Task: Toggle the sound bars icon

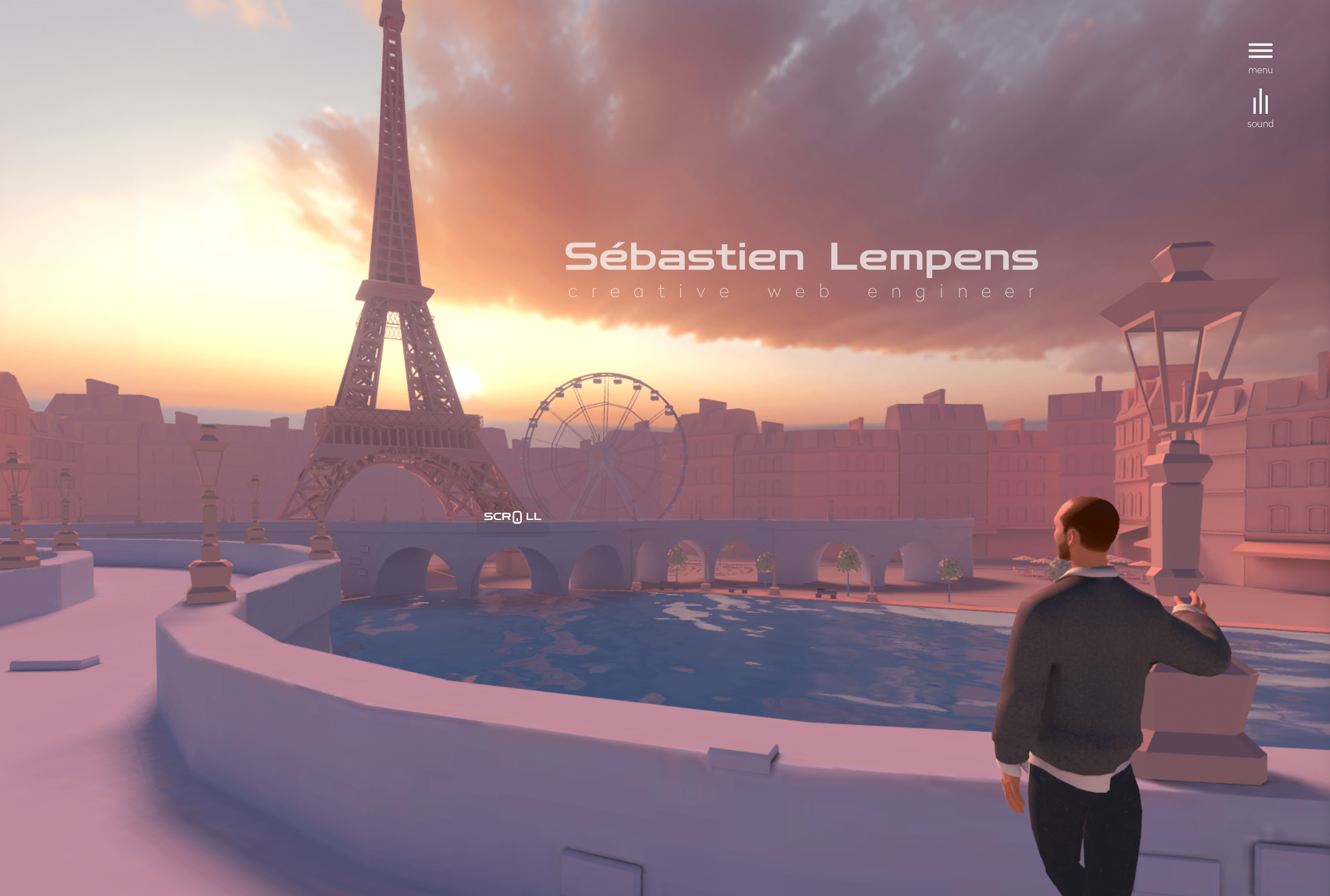Action: click(x=1260, y=103)
